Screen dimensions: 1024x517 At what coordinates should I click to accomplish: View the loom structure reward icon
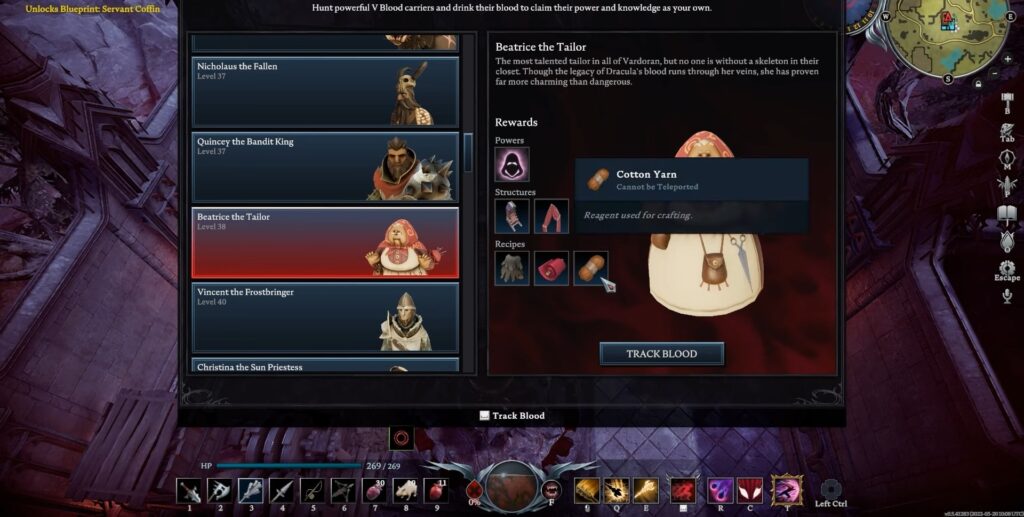pyautogui.click(x=512, y=216)
